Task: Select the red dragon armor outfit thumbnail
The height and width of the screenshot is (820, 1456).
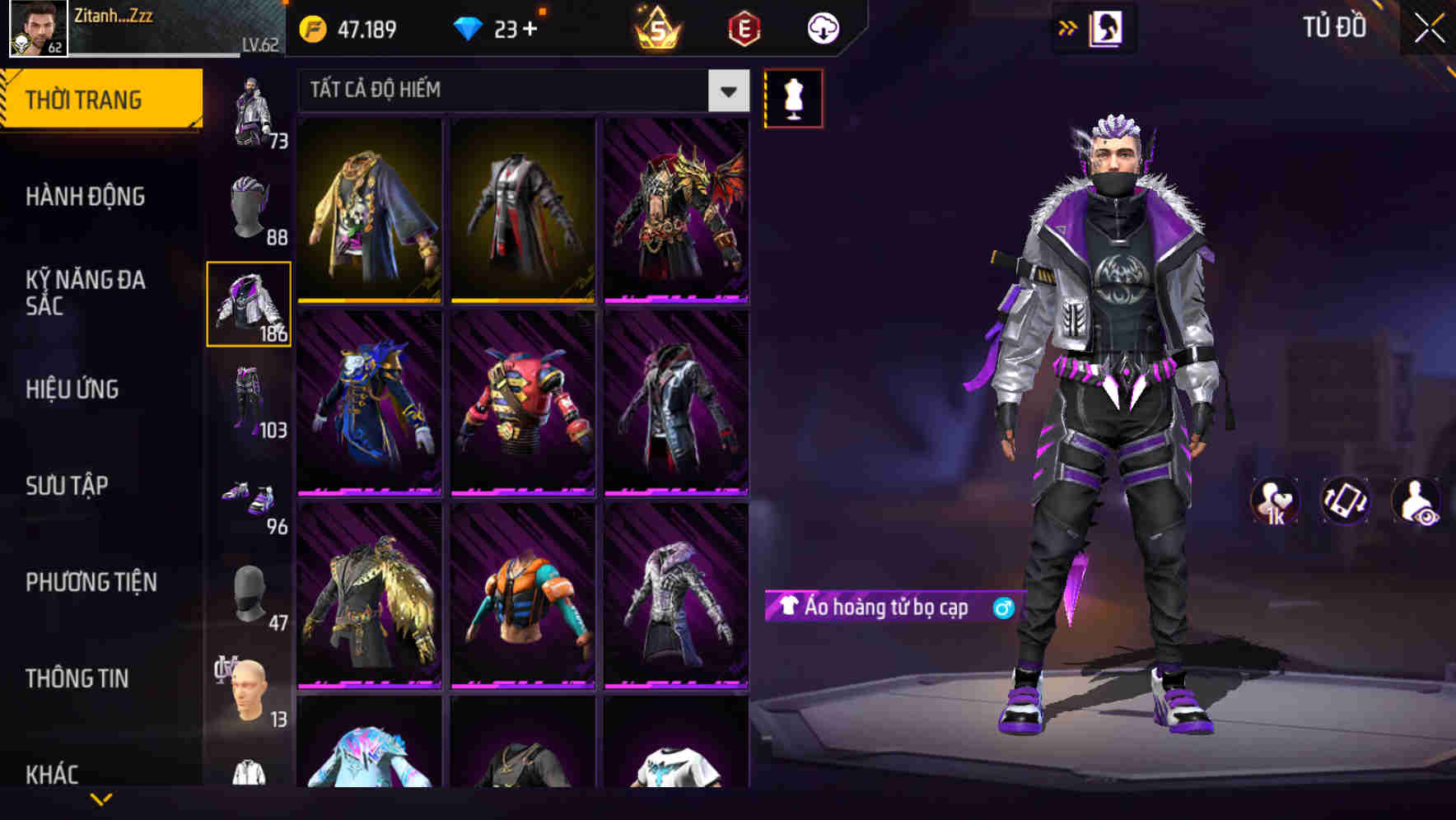Action: coord(677,210)
